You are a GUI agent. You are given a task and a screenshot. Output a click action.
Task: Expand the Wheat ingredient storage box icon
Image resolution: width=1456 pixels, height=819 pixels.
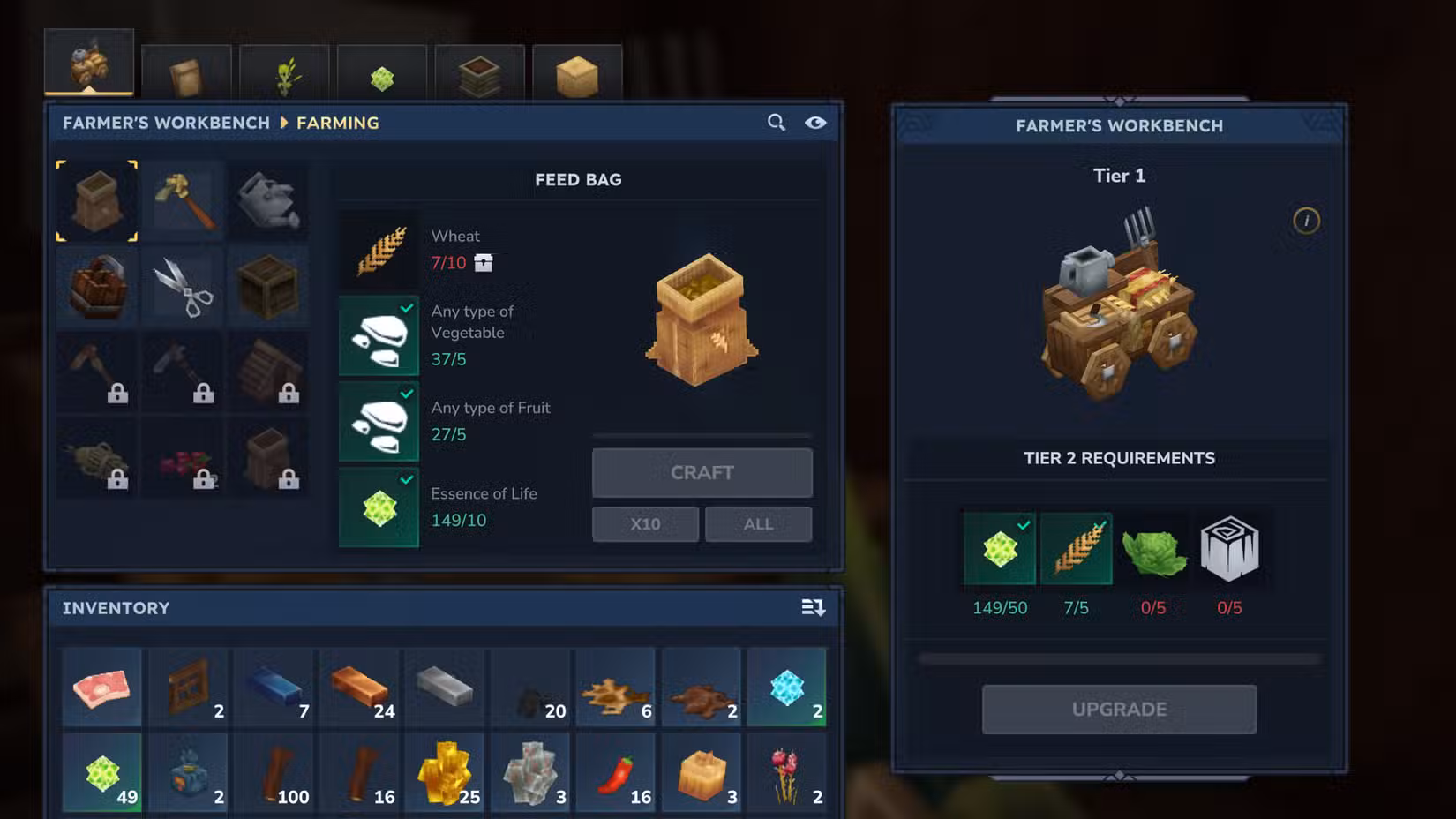(483, 262)
